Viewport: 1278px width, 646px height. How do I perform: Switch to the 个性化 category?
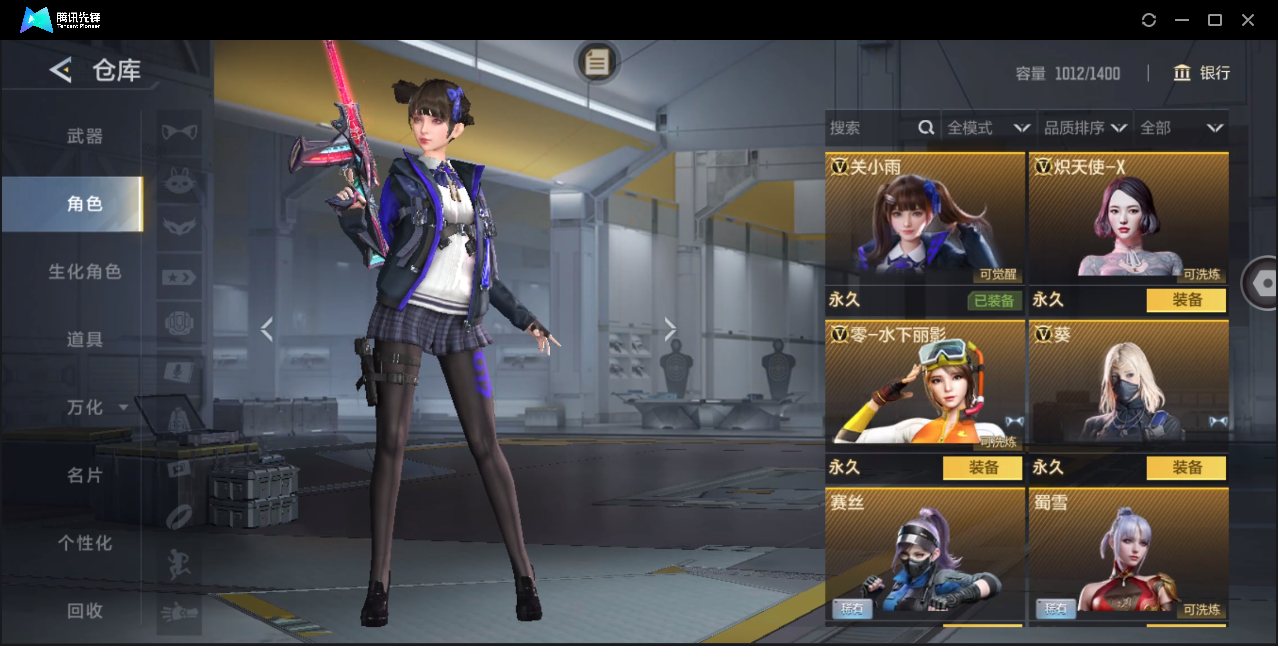(85, 544)
